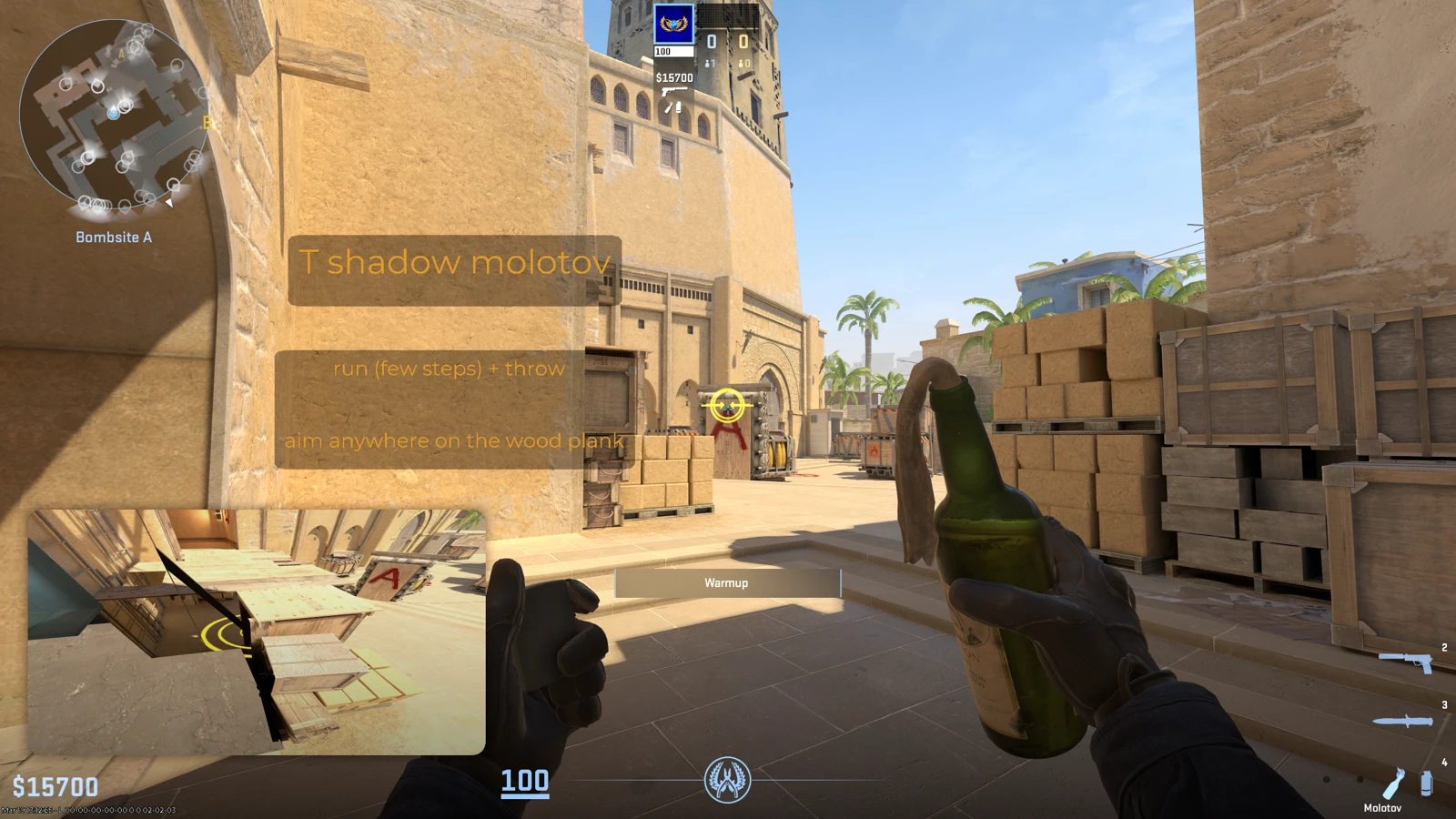Click the health value showing 100
This screenshot has height=819, width=1456.
[525, 781]
